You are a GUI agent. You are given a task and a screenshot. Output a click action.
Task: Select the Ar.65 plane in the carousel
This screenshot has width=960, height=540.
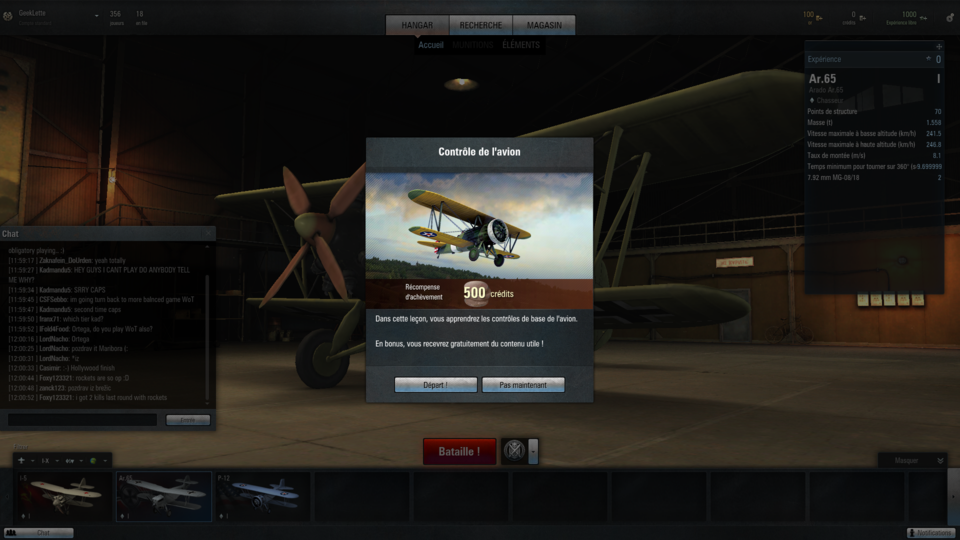tap(163, 497)
